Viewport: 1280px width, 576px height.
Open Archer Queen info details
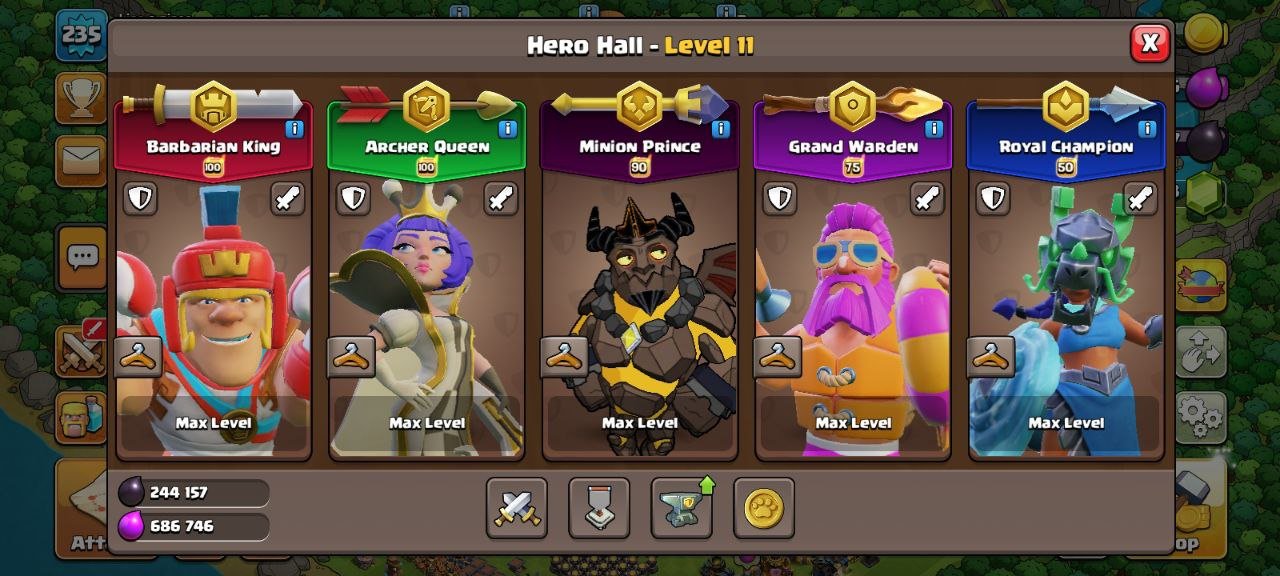click(507, 129)
